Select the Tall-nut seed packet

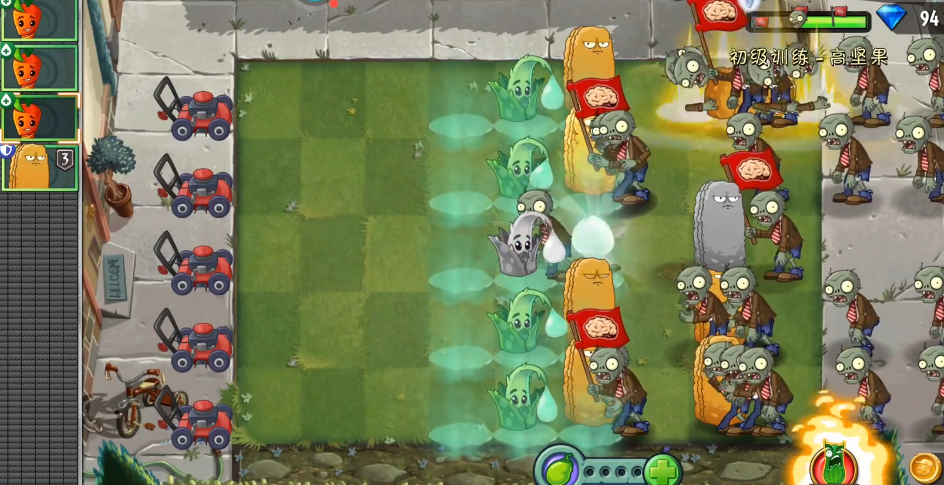point(39,166)
